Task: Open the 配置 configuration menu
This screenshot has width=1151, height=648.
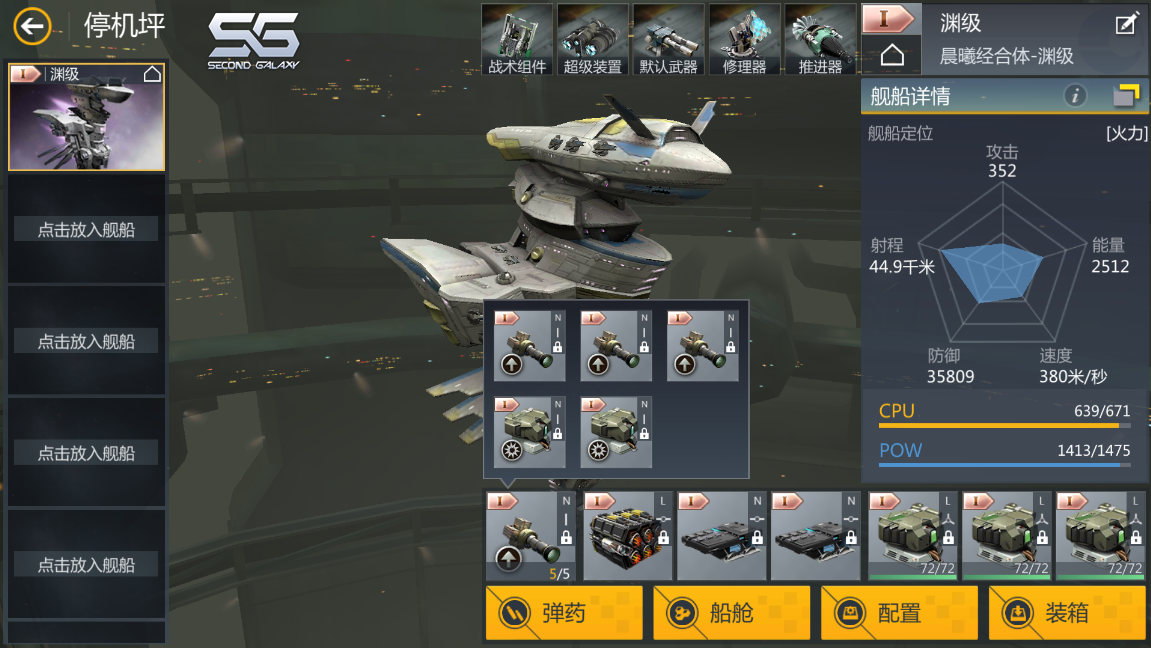Action: [x=899, y=612]
